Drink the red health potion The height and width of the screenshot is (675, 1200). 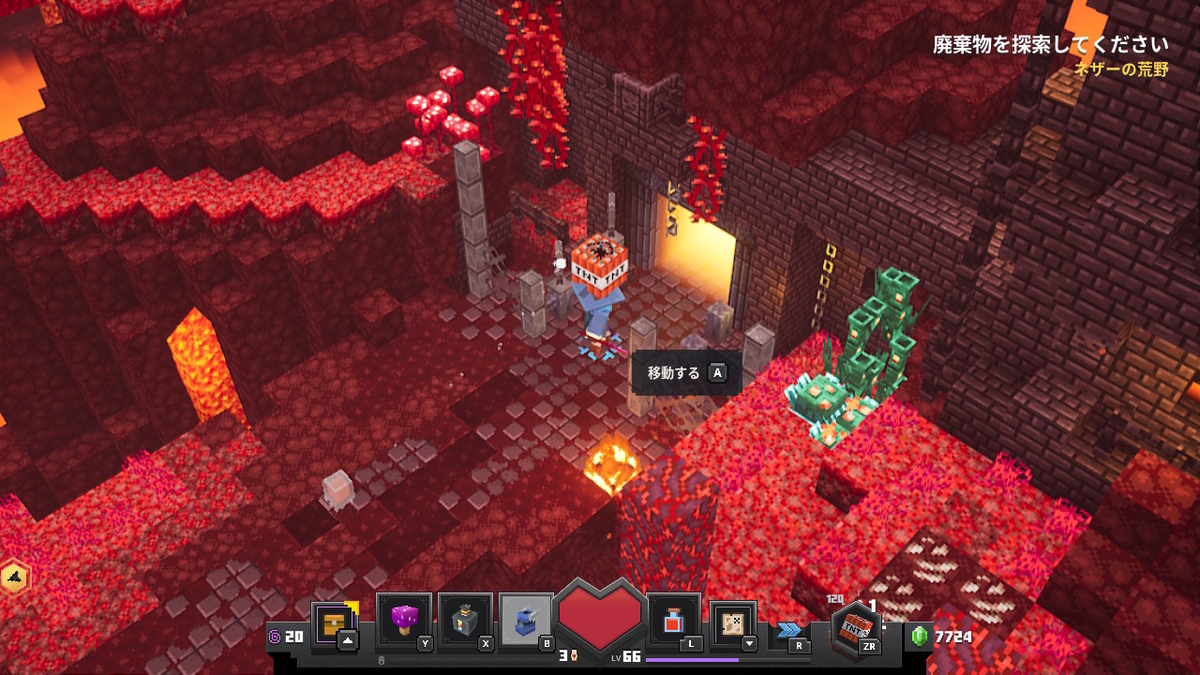tap(673, 620)
